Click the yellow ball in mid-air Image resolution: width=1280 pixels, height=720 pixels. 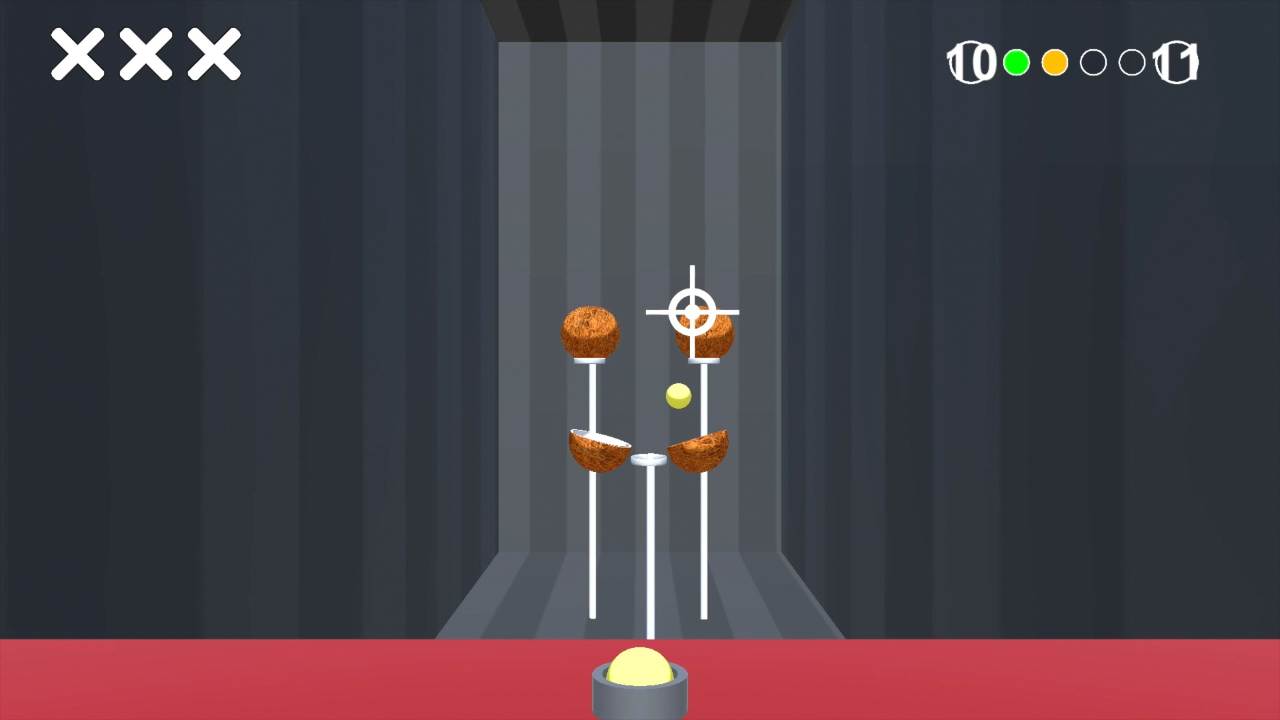pyautogui.click(x=677, y=397)
